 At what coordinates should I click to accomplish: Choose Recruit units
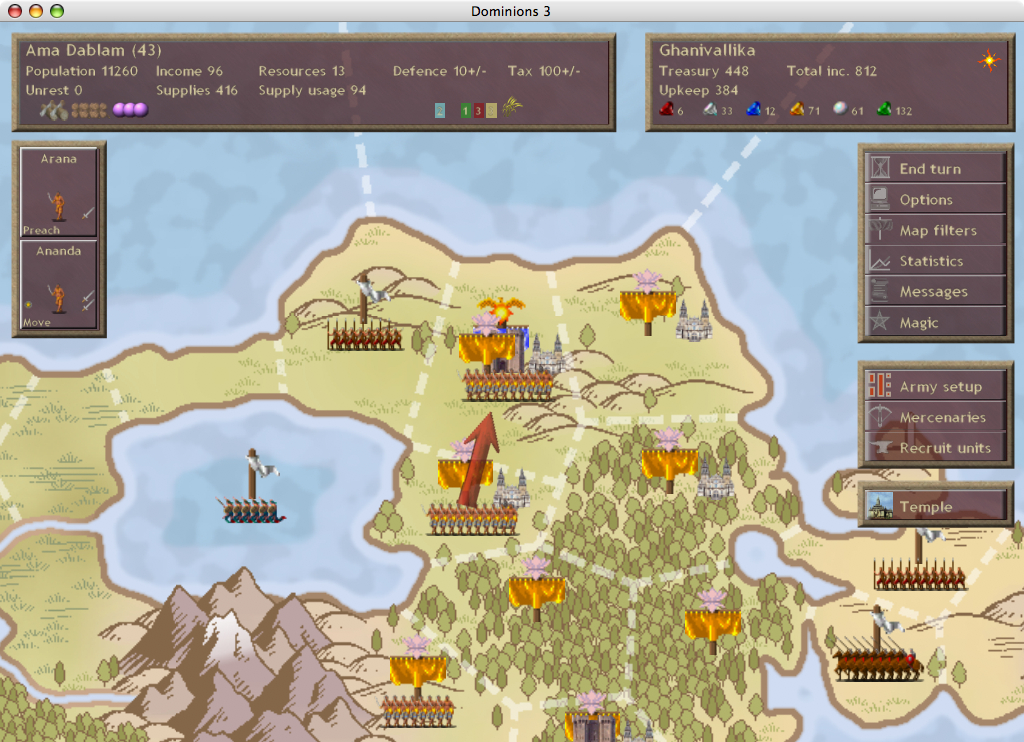pos(935,448)
